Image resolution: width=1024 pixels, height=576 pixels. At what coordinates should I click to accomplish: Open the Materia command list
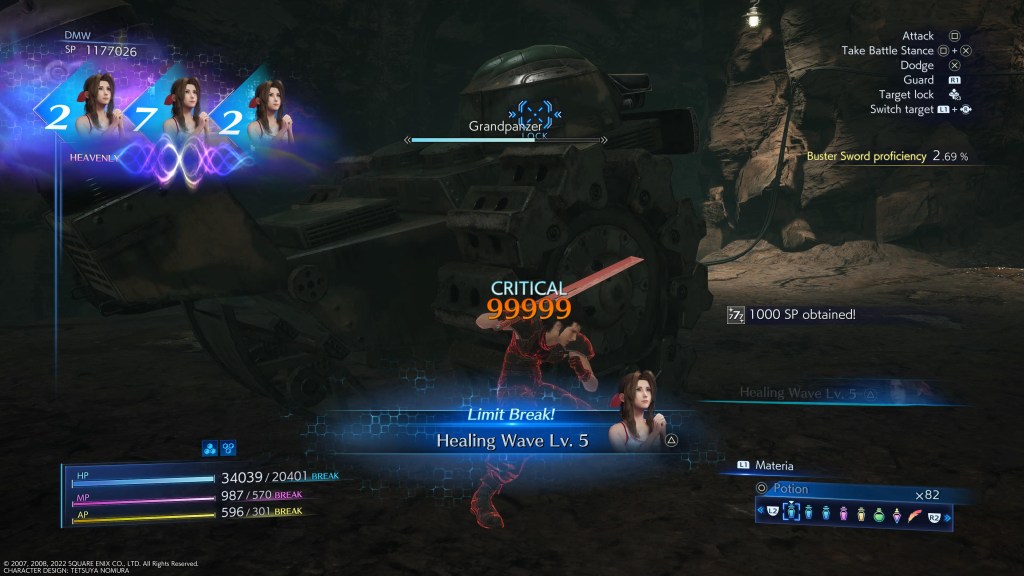coord(774,465)
